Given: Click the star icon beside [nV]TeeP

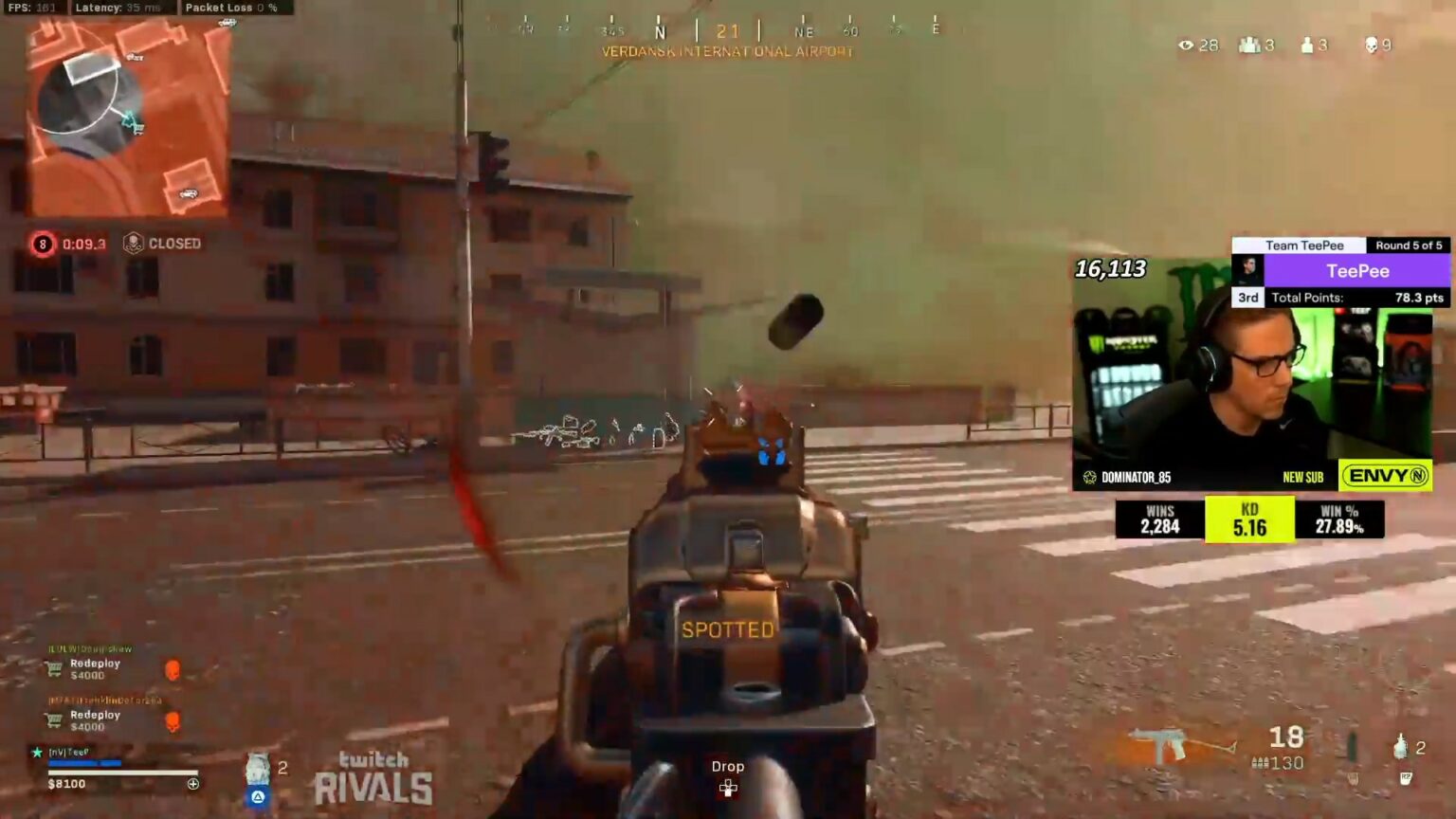Looking at the screenshot, I should pos(36,753).
